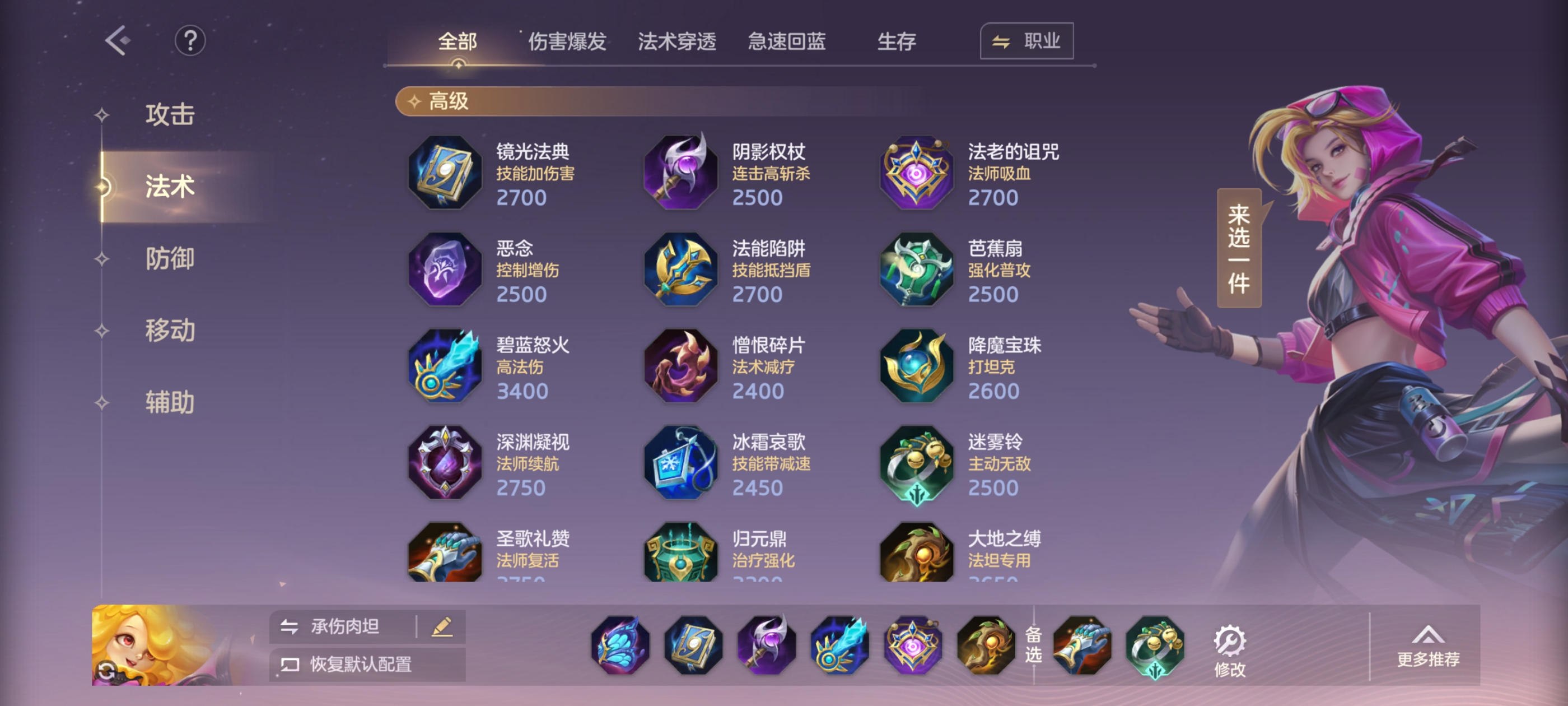Switch to the 法术穿透 tab

point(677,41)
